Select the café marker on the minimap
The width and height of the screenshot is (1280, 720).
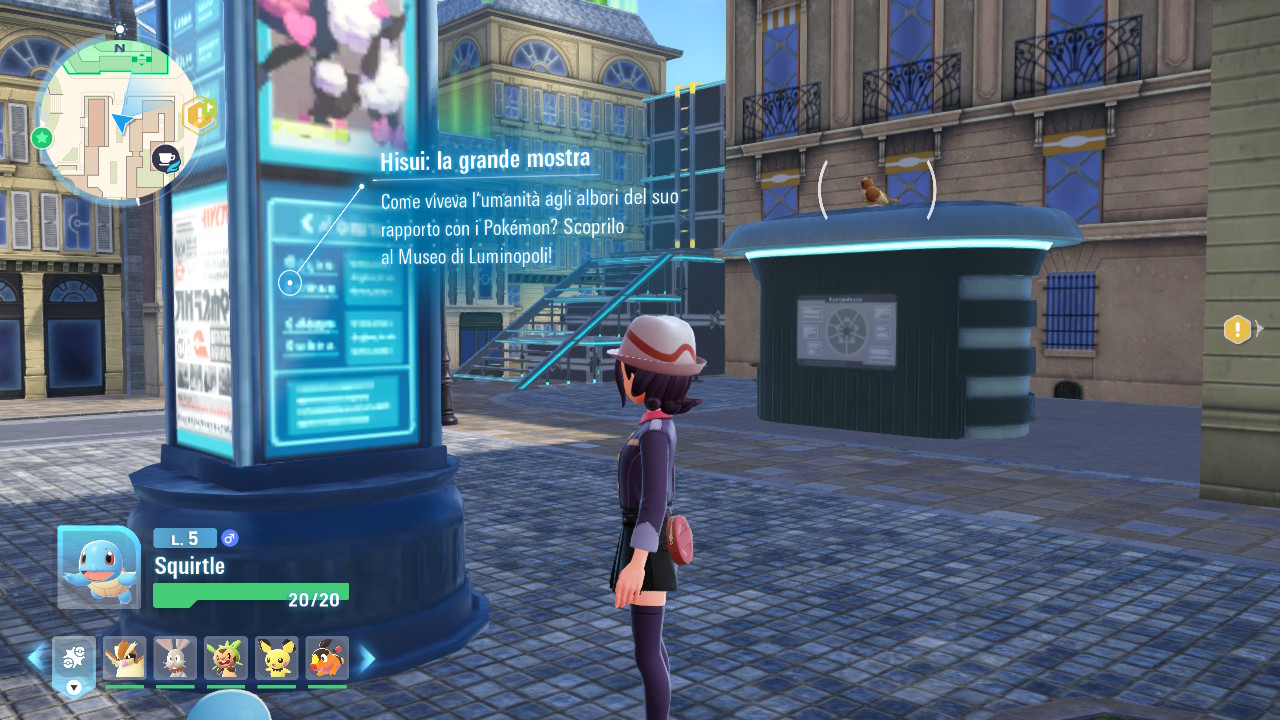[x=165, y=157]
